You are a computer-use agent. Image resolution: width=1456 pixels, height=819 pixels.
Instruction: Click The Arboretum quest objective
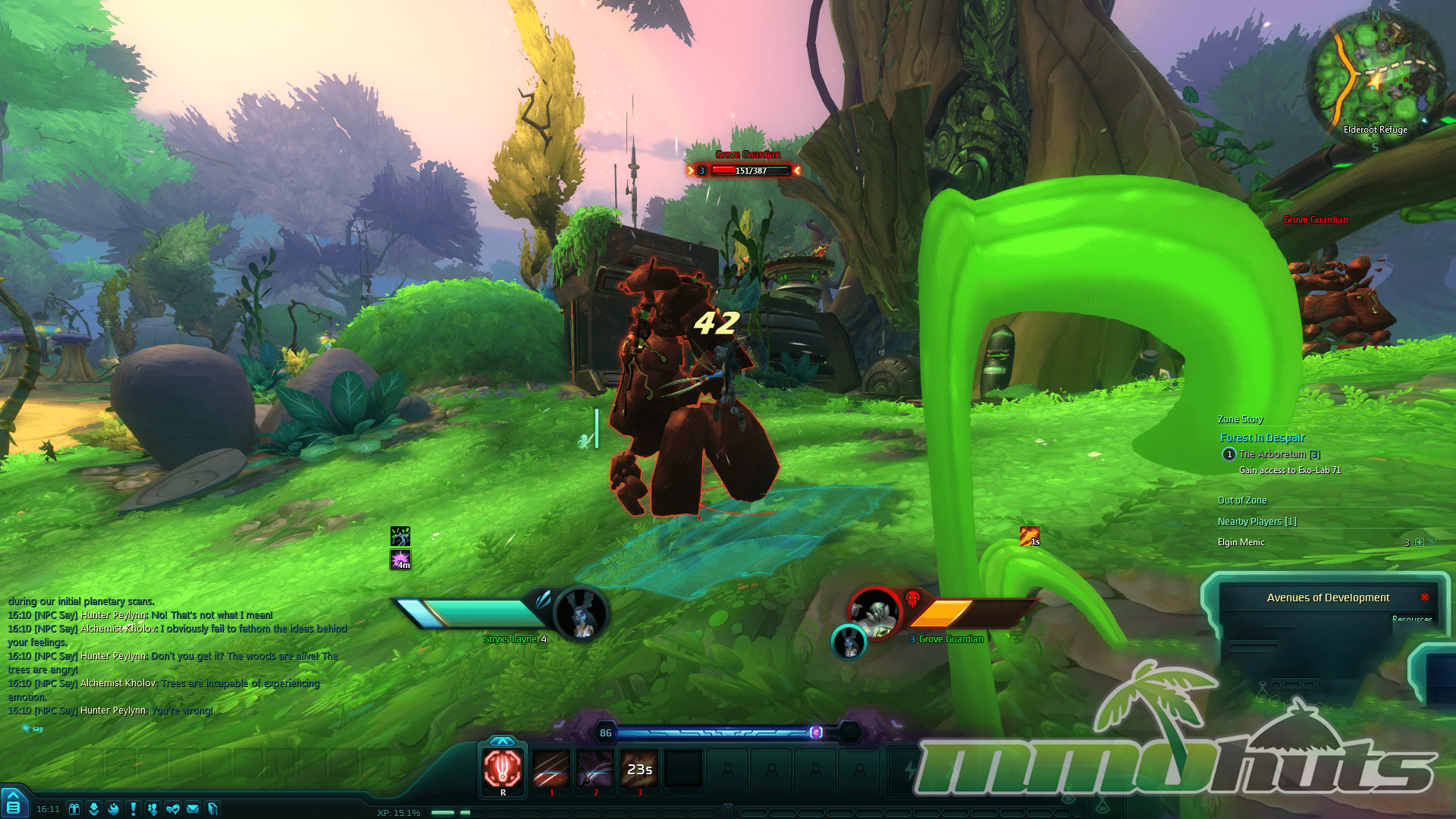click(1279, 454)
